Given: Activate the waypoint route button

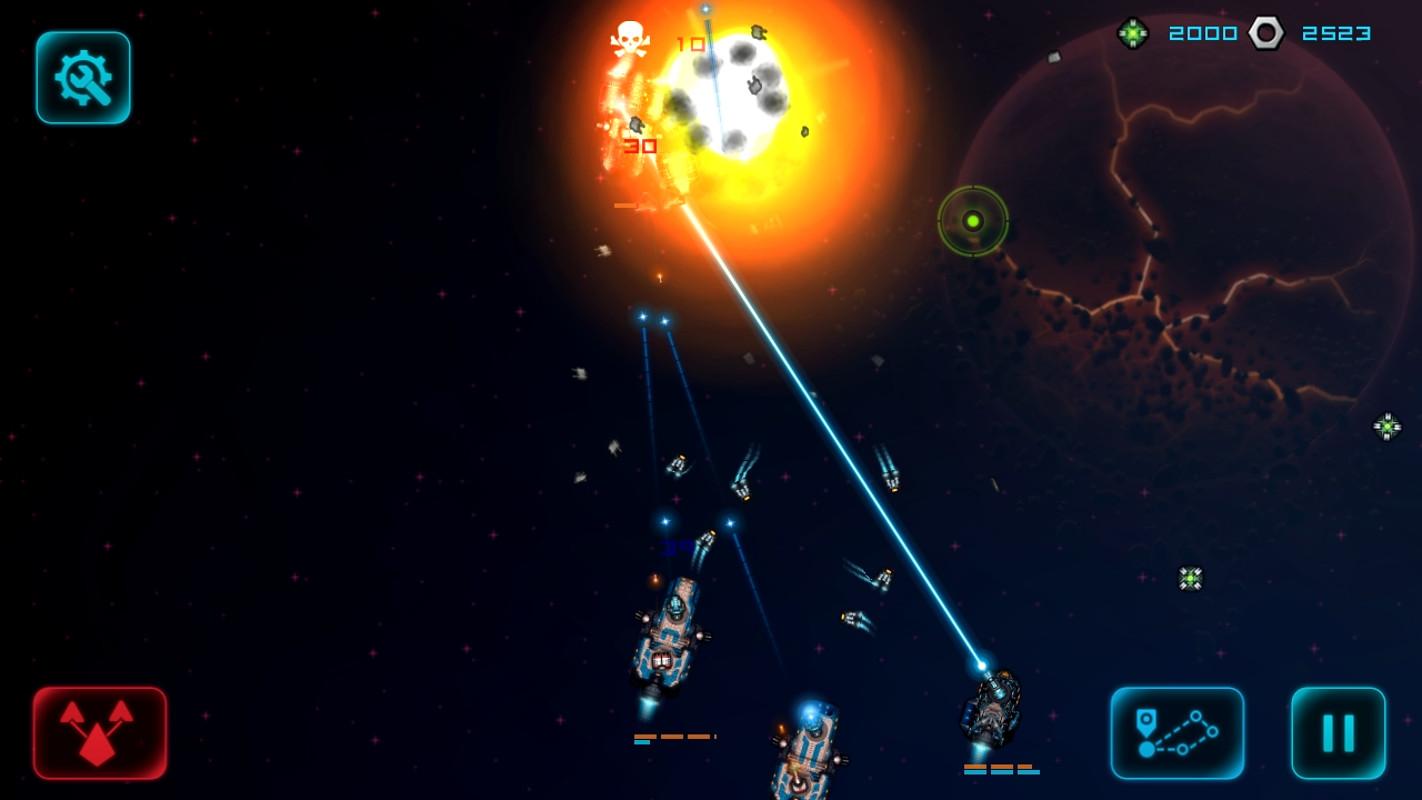Looking at the screenshot, I should point(1177,733).
